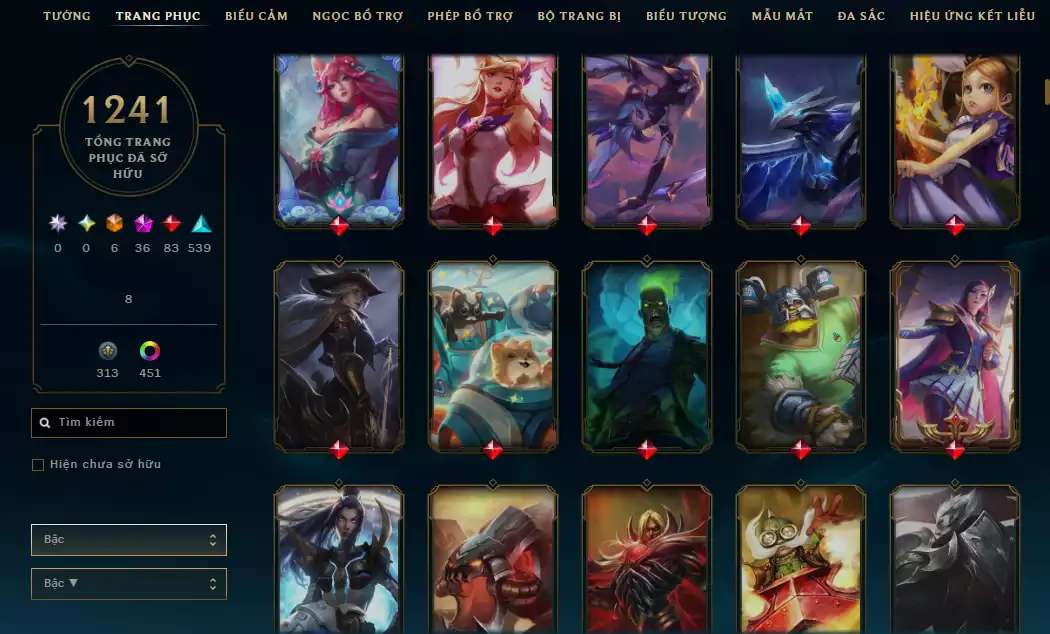
Task: Switch to HIỆU ỨNG KẾT LIỄU tab
Action: pos(972,16)
